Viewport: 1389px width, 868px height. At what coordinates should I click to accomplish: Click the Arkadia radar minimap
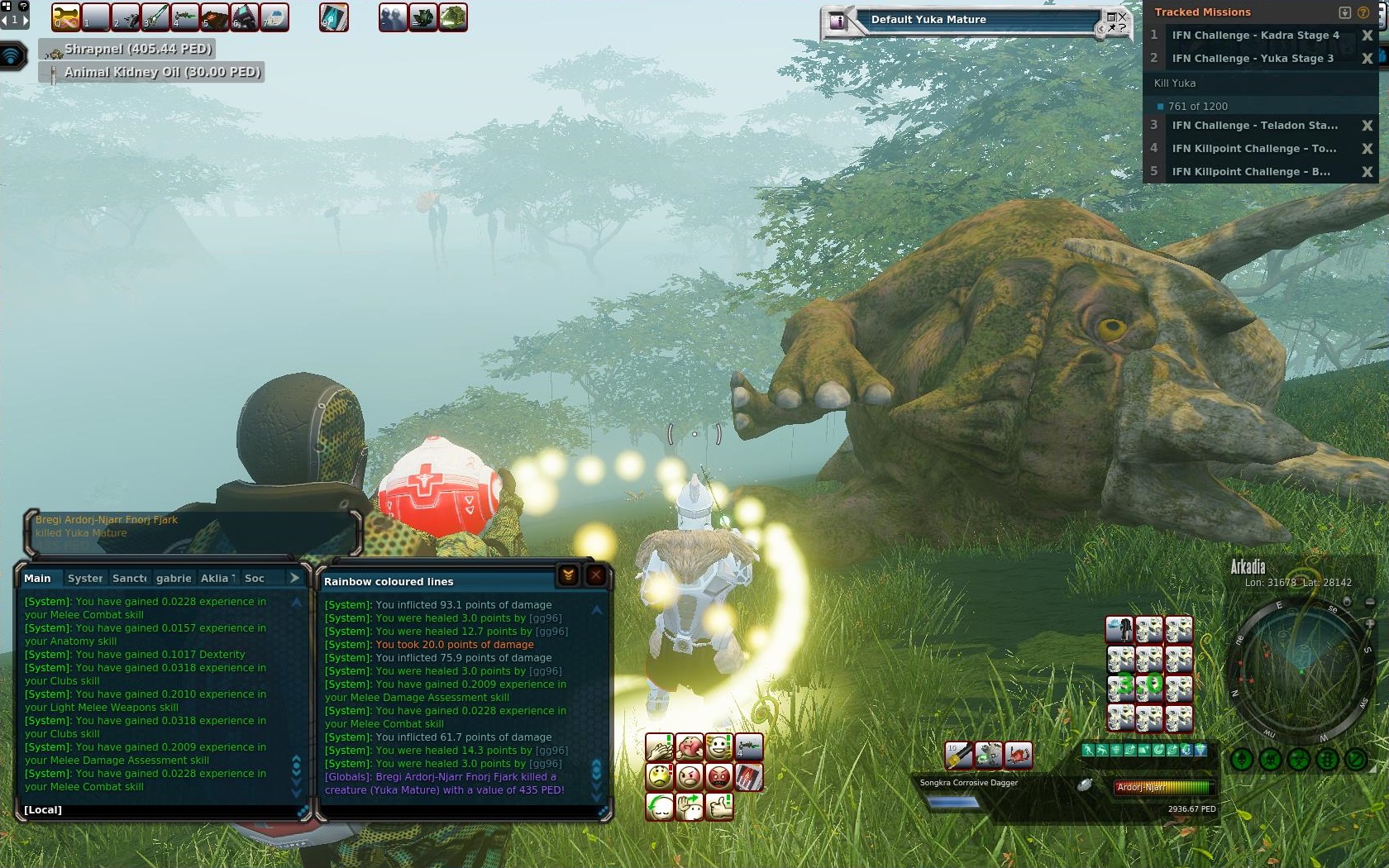1300,670
